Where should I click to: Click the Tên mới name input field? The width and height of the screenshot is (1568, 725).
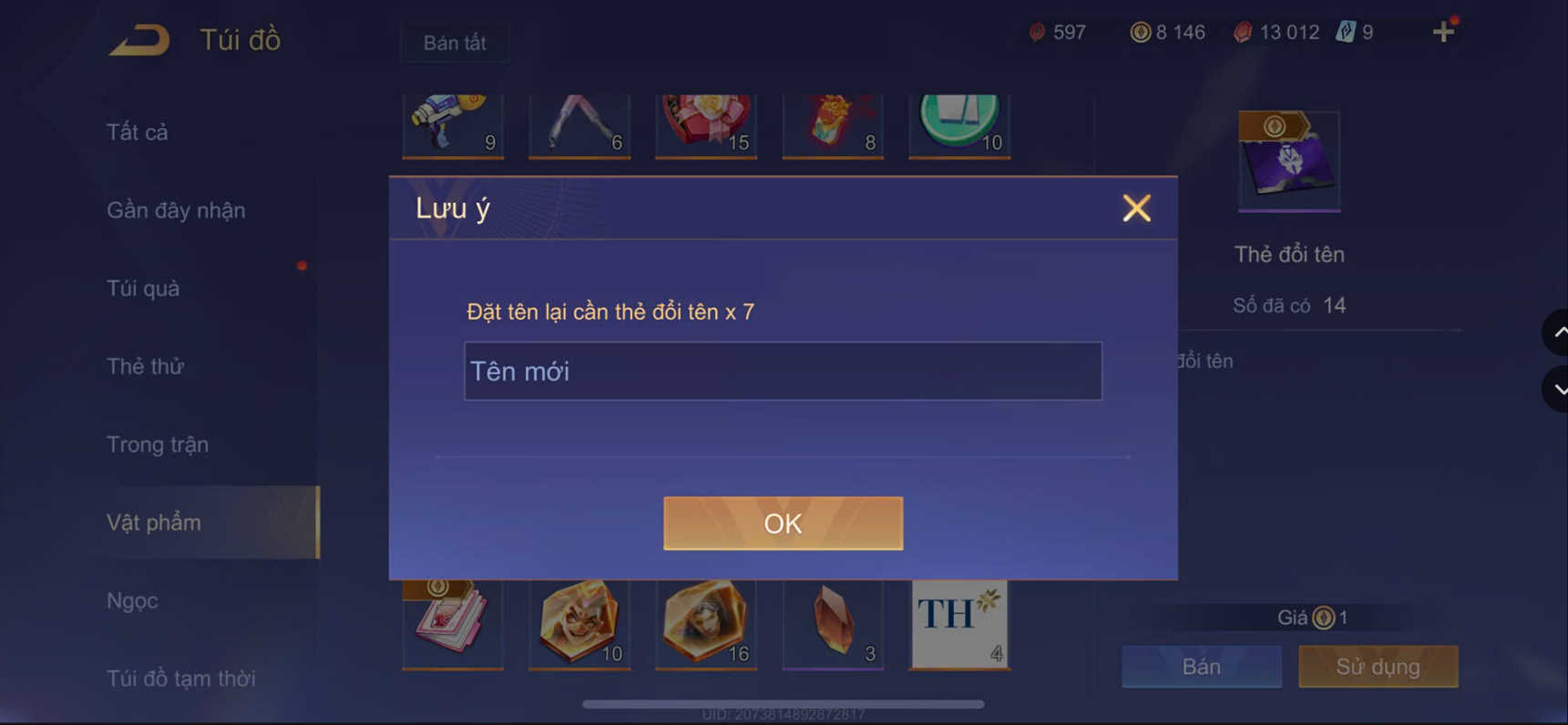pyautogui.click(x=782, y=371)
